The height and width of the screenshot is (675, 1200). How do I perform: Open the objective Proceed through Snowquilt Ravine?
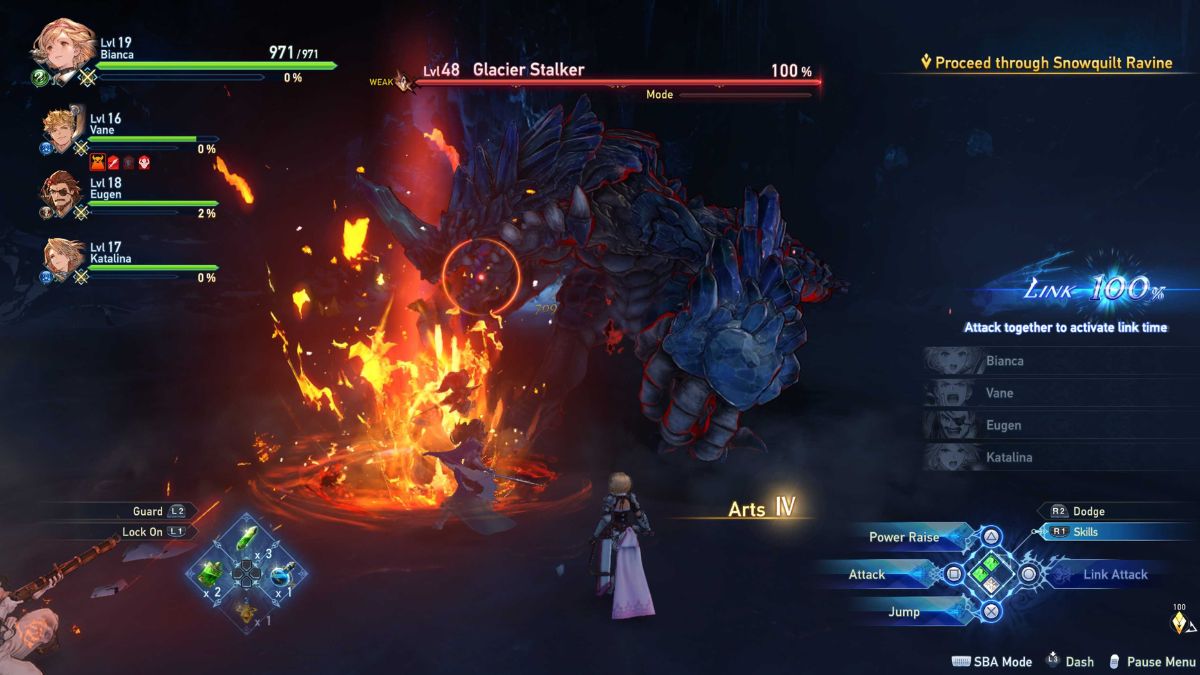point(1051,63)
